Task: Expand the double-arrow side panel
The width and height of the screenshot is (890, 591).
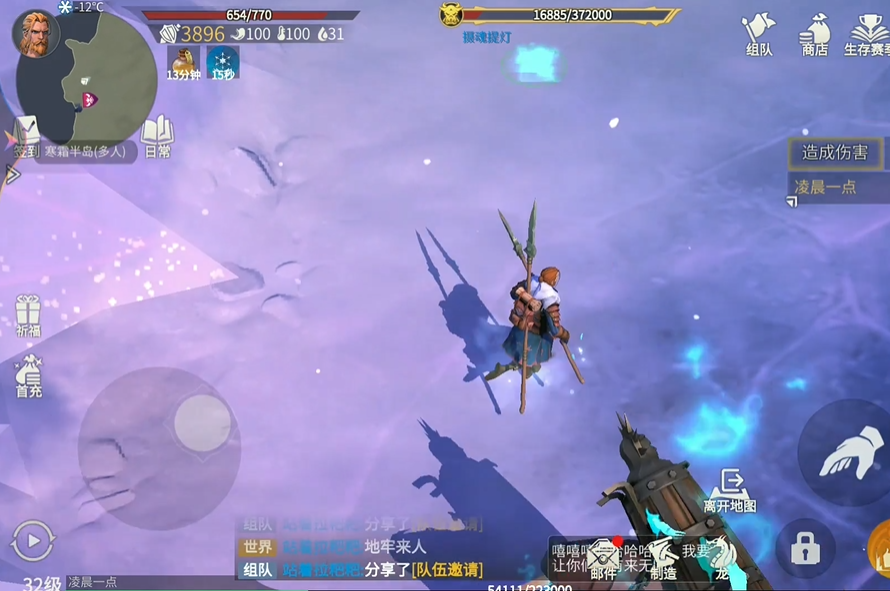Action: click(x=12, y=174)
